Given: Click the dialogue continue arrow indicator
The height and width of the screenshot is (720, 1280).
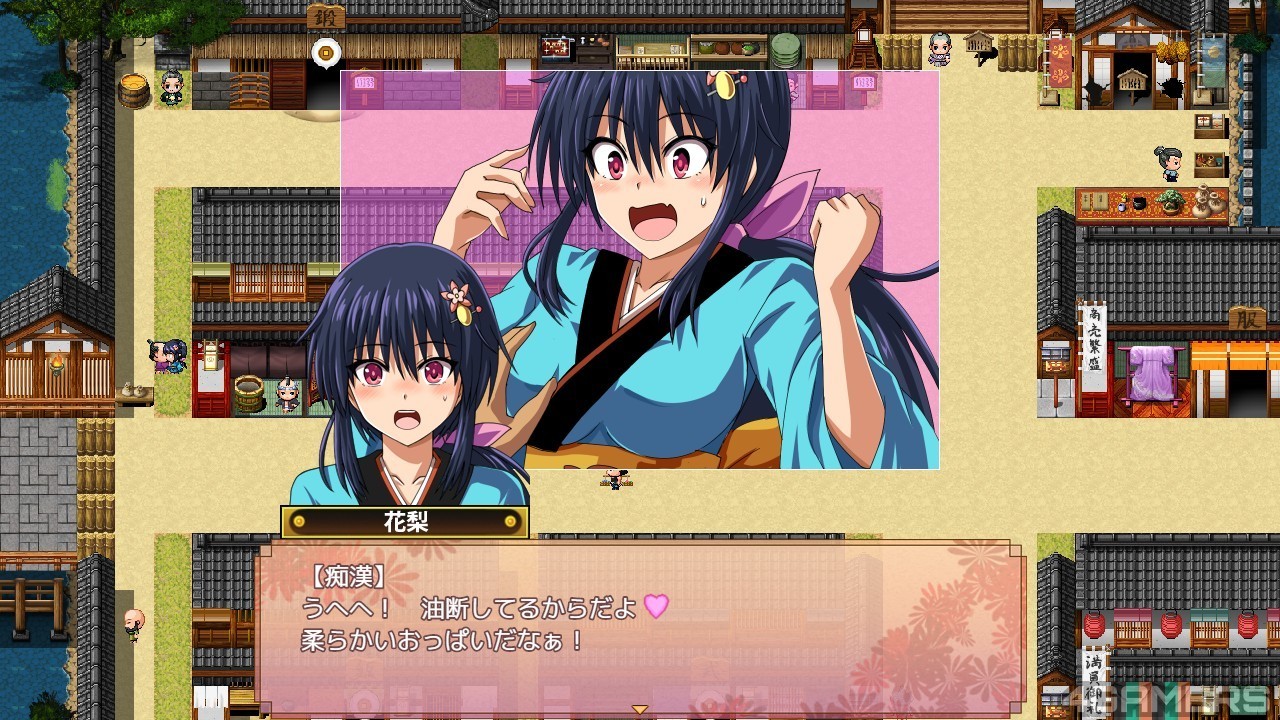Looking at the screenshot, I should click(x=639, y=709).
